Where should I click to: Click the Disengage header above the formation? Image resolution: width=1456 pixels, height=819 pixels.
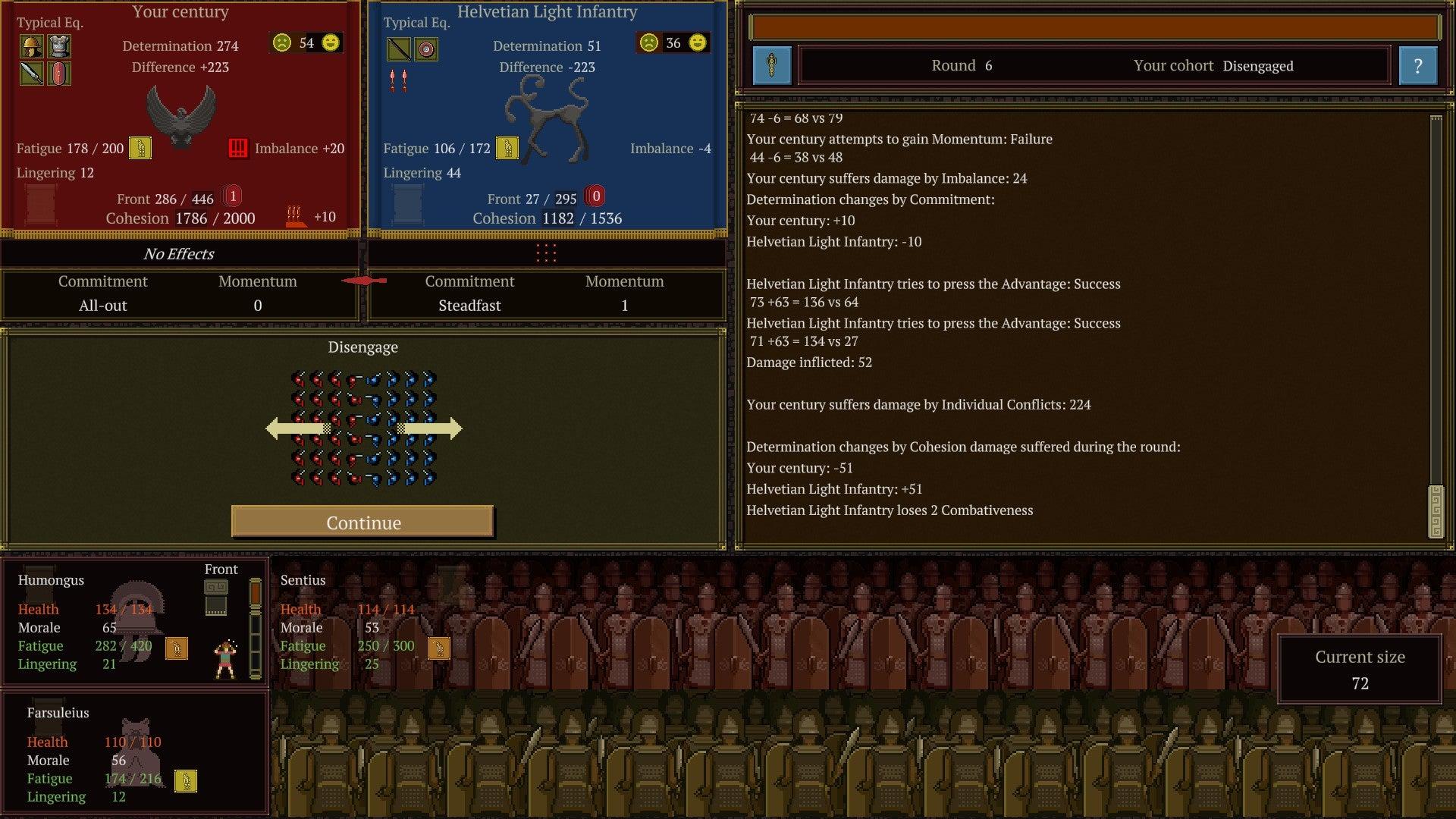click(x=363, y=347)
